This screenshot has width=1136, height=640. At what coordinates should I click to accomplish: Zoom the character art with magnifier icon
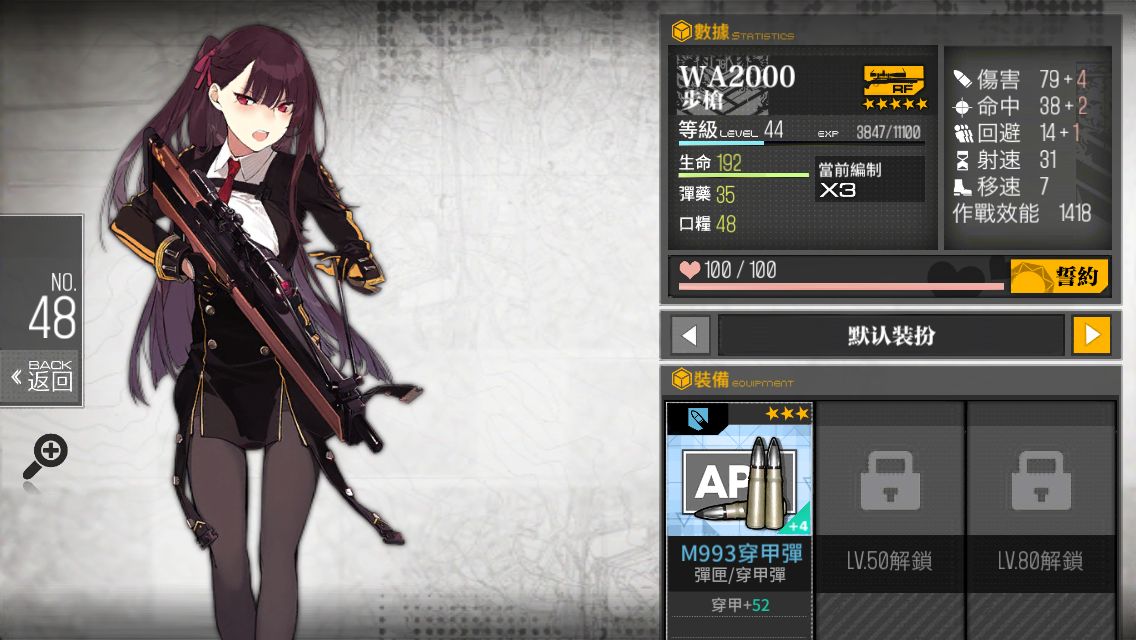tap(45, 457)
